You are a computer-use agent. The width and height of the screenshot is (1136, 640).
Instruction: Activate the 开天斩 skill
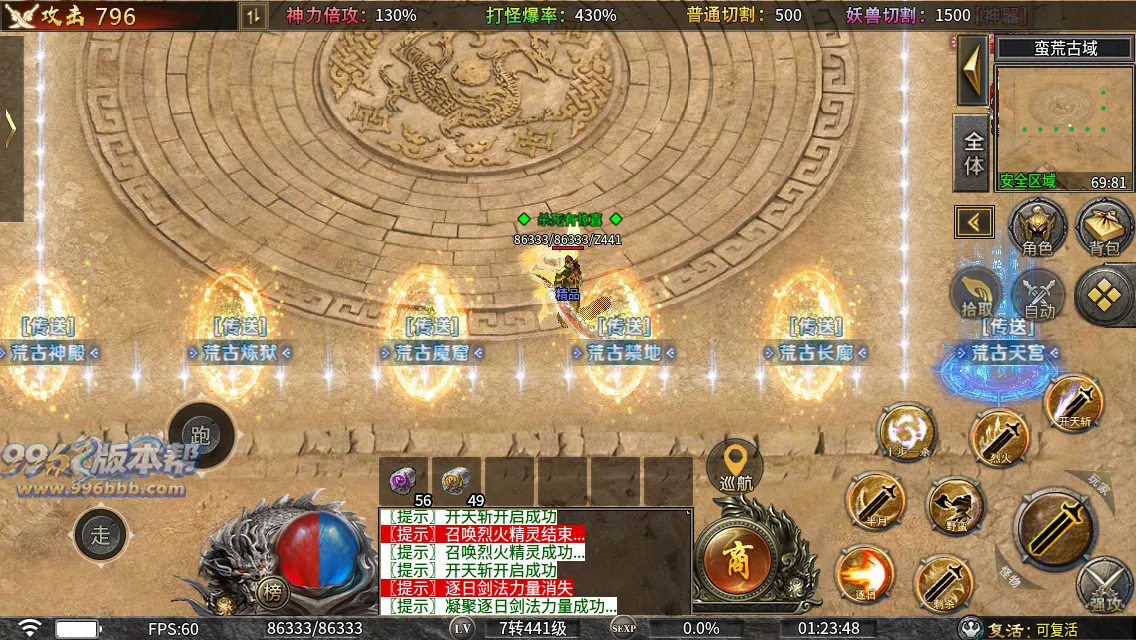(x=1073, y=403)
